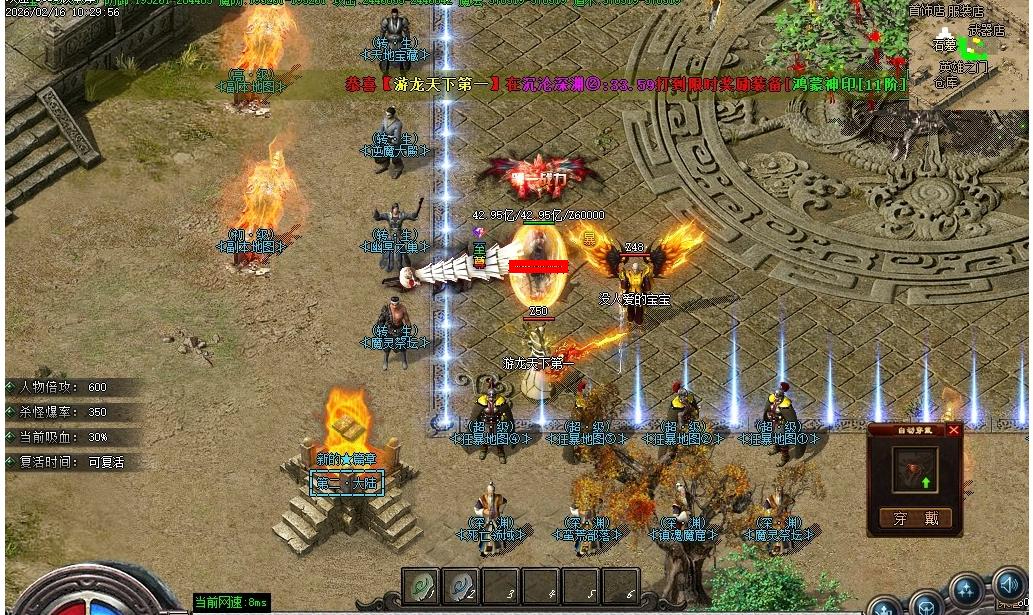The height and width of the screenshot is (615, 1033).
Task: Select the item shown in the auto-equip popup
Action: [x=915, y=471]
